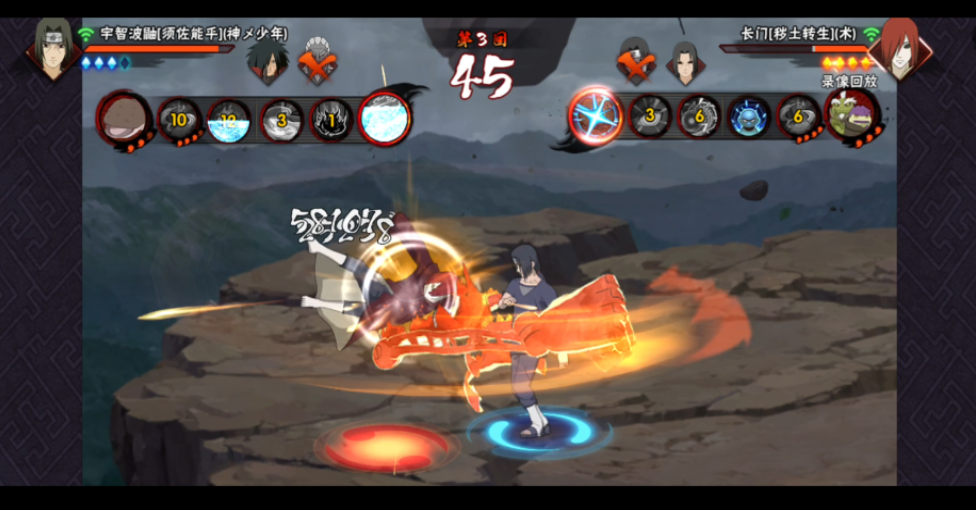This screenshot has height=510, width=976.
Task: Activate the skill showing cooldown 10
Action: (x=178, y=120)
